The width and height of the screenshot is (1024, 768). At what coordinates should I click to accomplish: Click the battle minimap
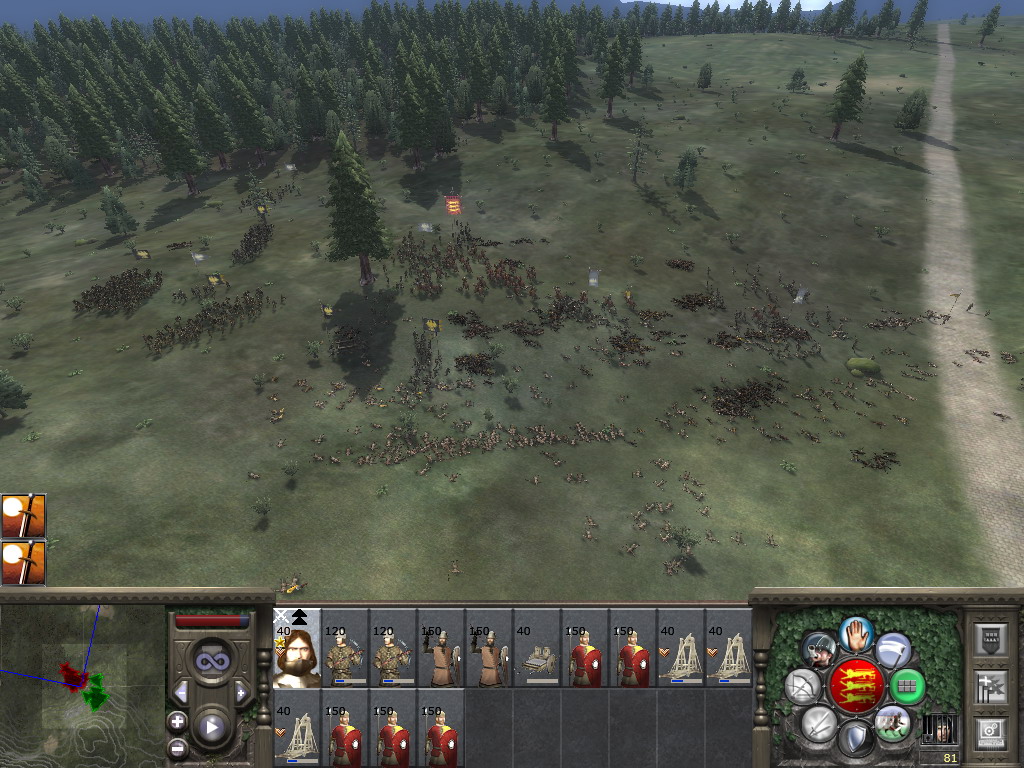pyautogui.click(x=82, y=685)
